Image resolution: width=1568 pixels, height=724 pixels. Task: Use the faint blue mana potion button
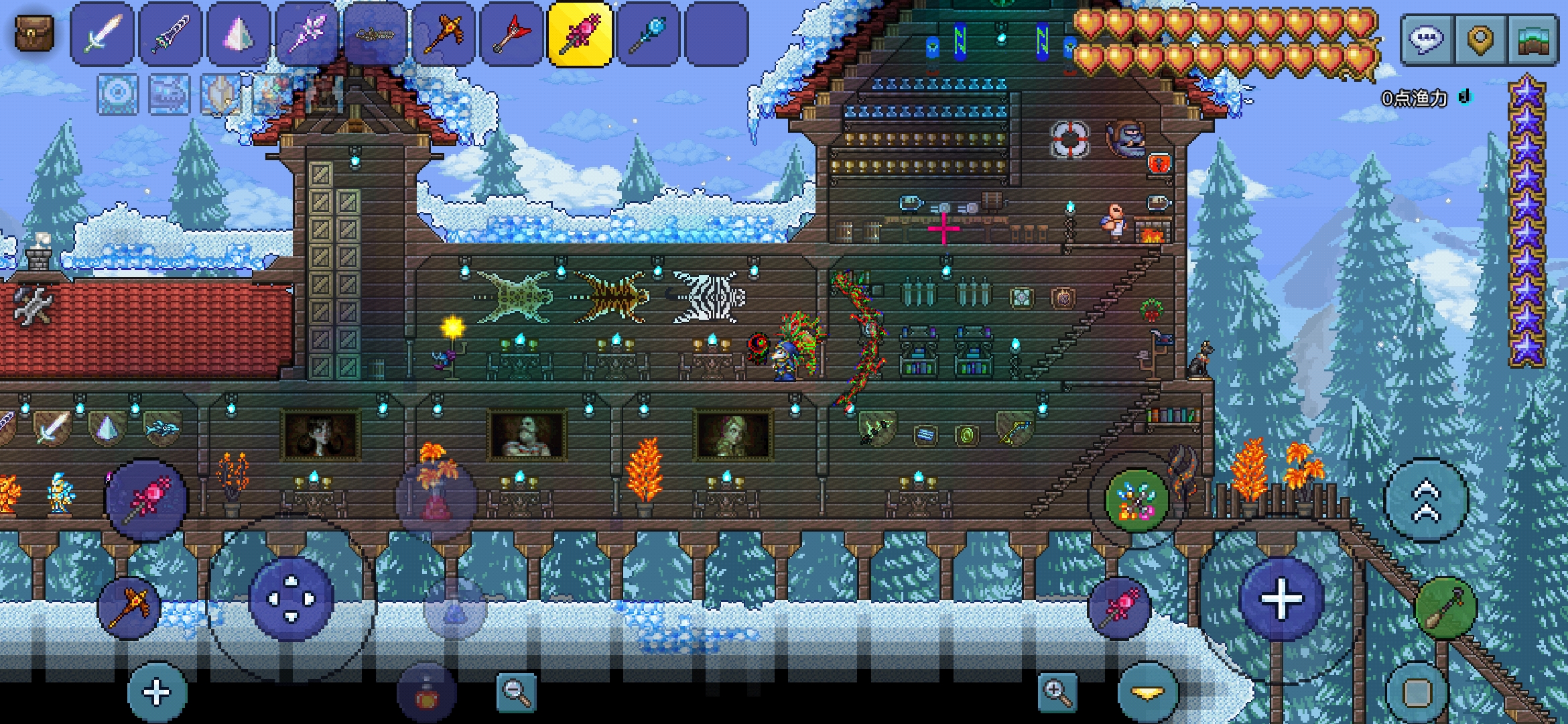coord(456,609)
